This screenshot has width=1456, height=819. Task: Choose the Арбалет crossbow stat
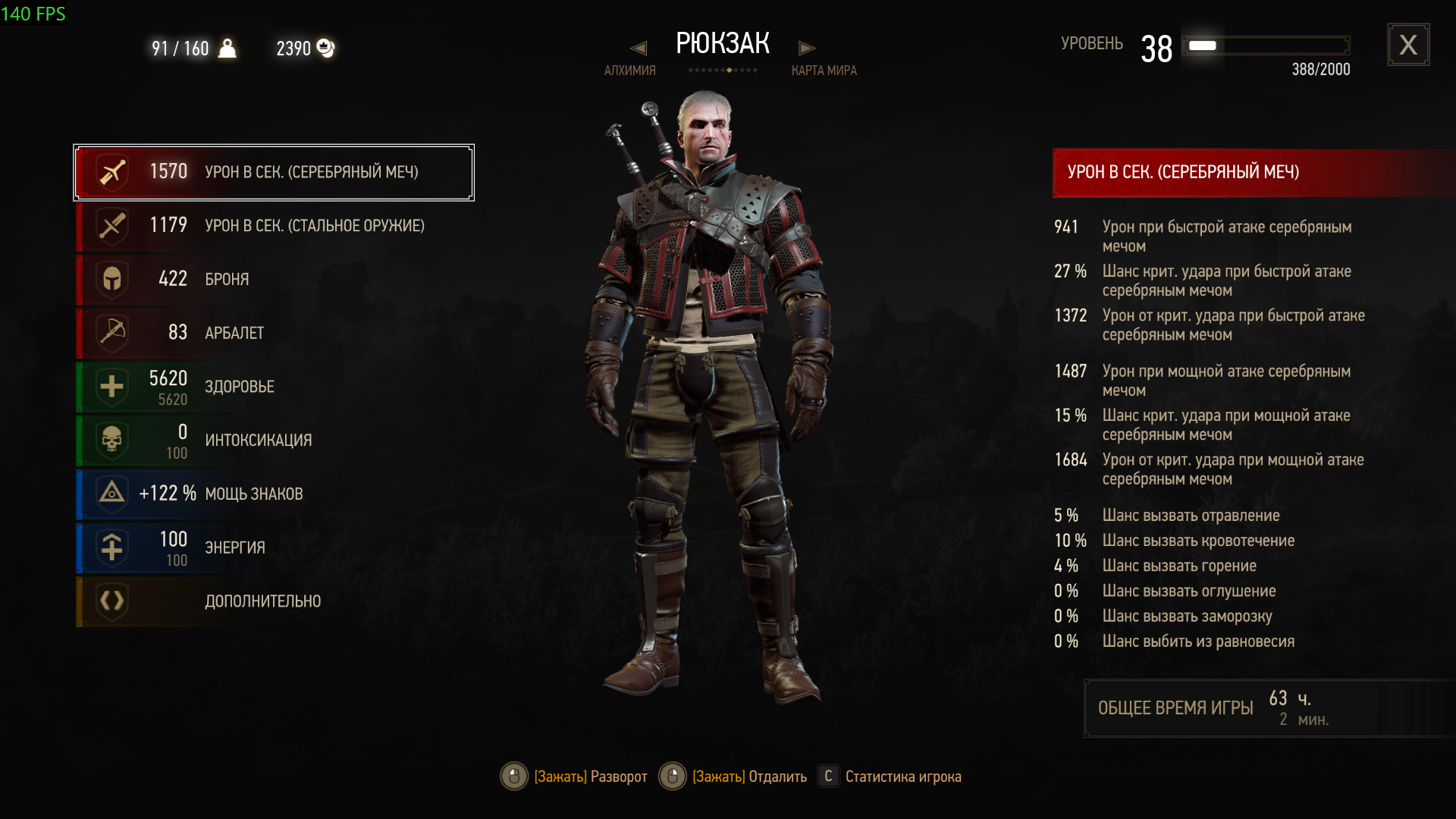click(274, 333)
